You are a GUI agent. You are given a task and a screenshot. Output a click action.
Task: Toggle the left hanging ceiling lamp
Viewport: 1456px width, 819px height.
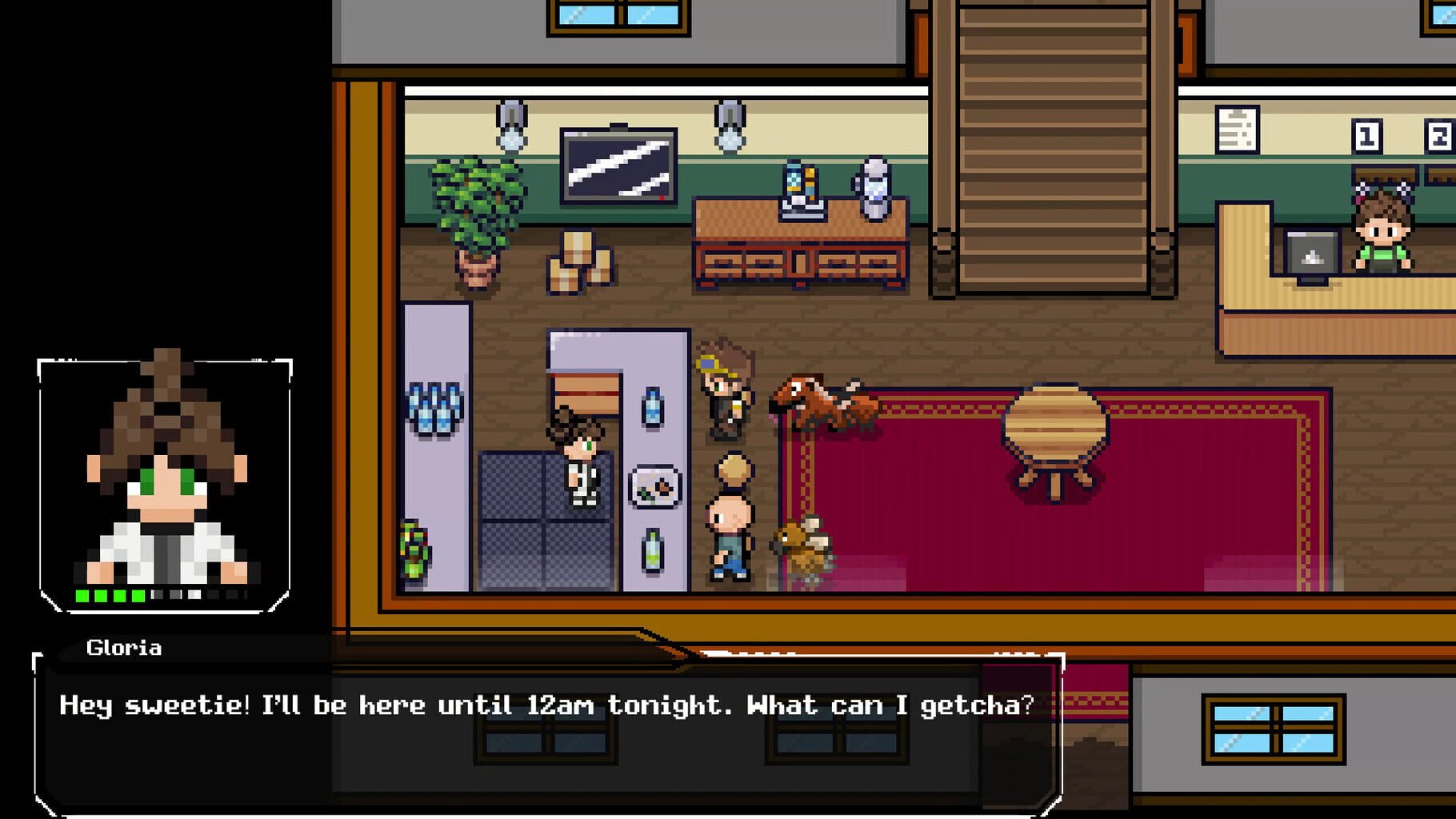coord(510,128)
